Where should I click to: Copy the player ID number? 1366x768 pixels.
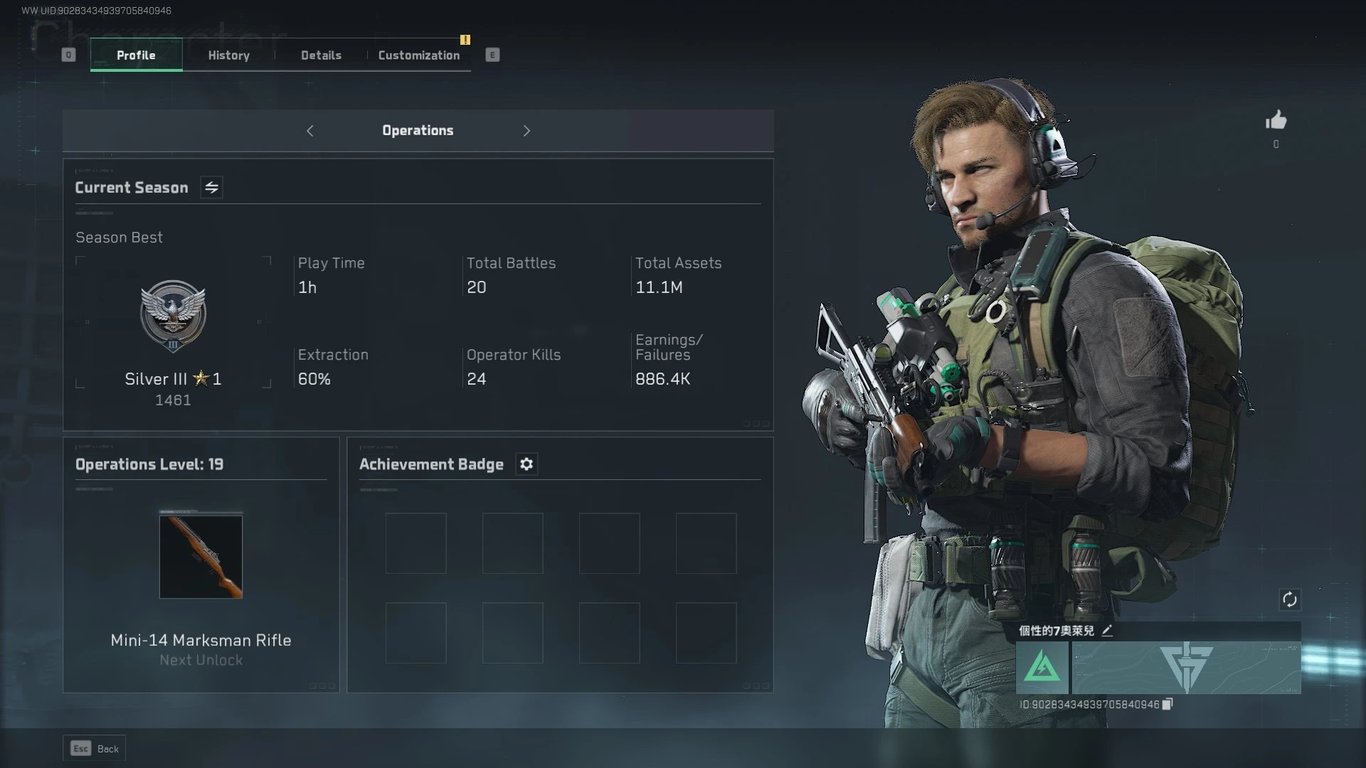click(1167, 704)
